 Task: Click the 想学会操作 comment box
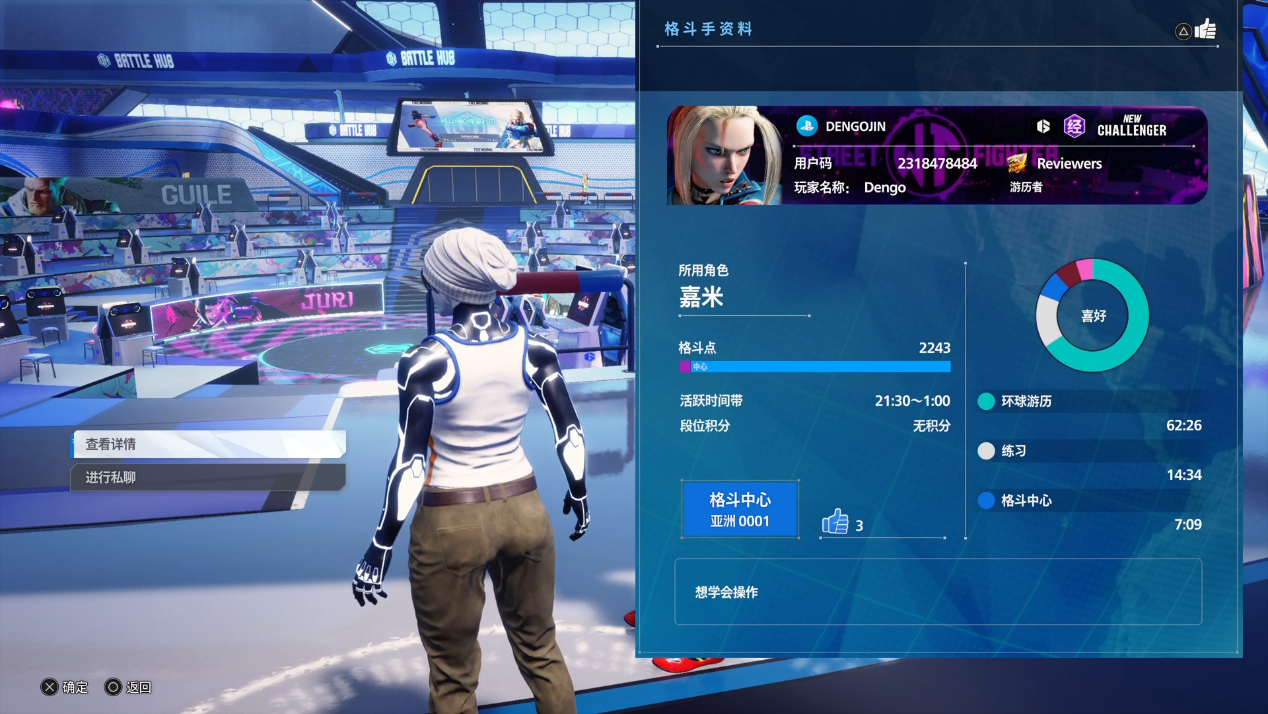point(937,592)
